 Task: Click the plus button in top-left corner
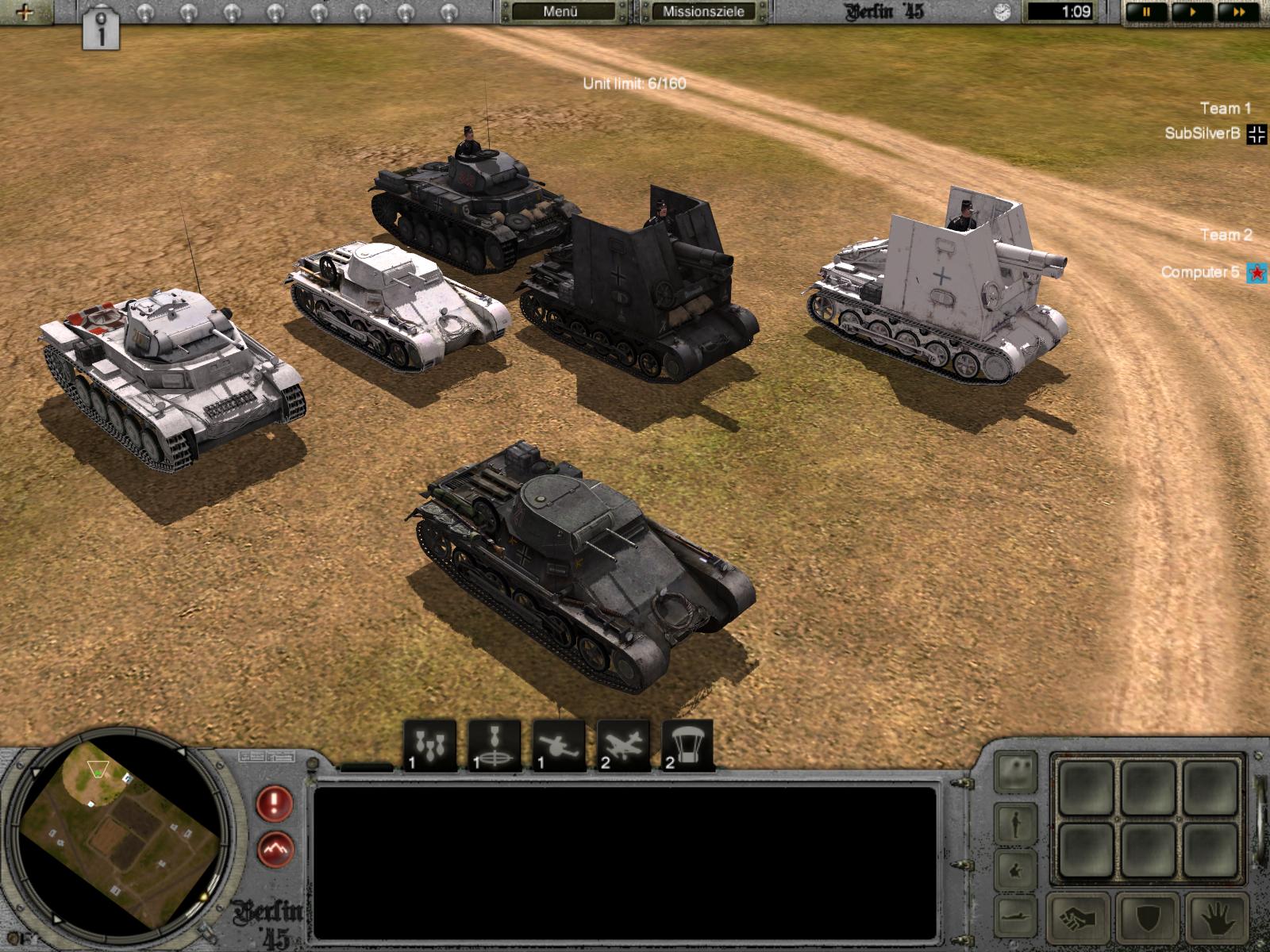[25, 12]
